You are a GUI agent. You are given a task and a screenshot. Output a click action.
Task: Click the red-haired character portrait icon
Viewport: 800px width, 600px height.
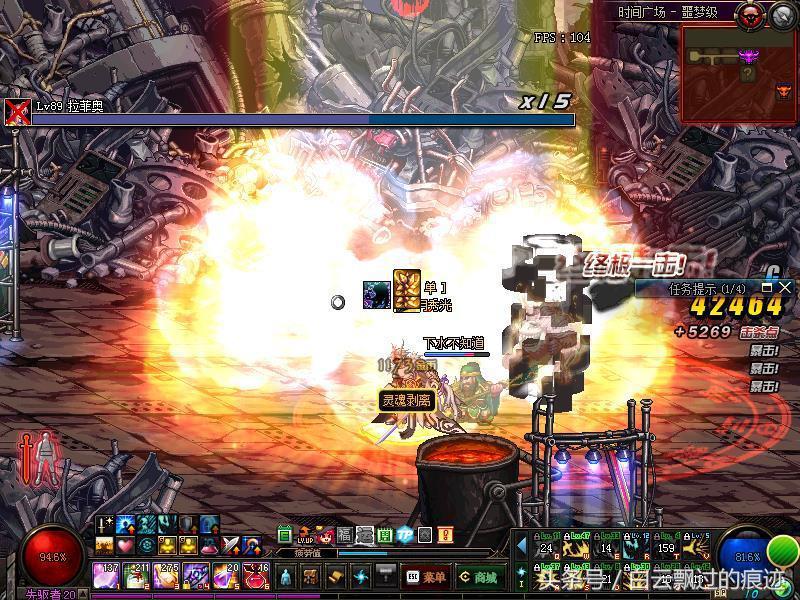[325, 535]
